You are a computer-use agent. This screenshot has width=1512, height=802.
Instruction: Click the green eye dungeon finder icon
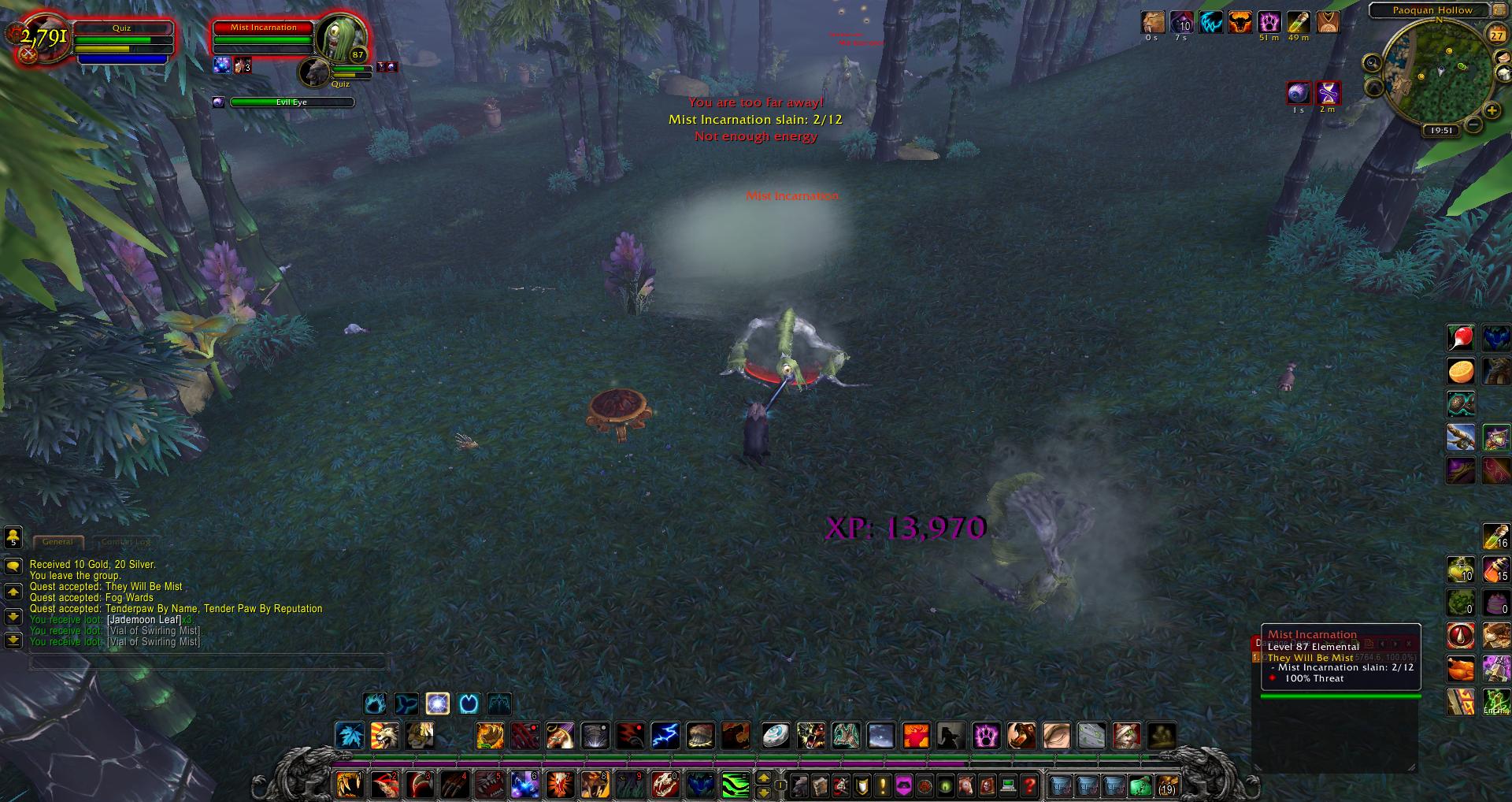(x=945, y=785)
